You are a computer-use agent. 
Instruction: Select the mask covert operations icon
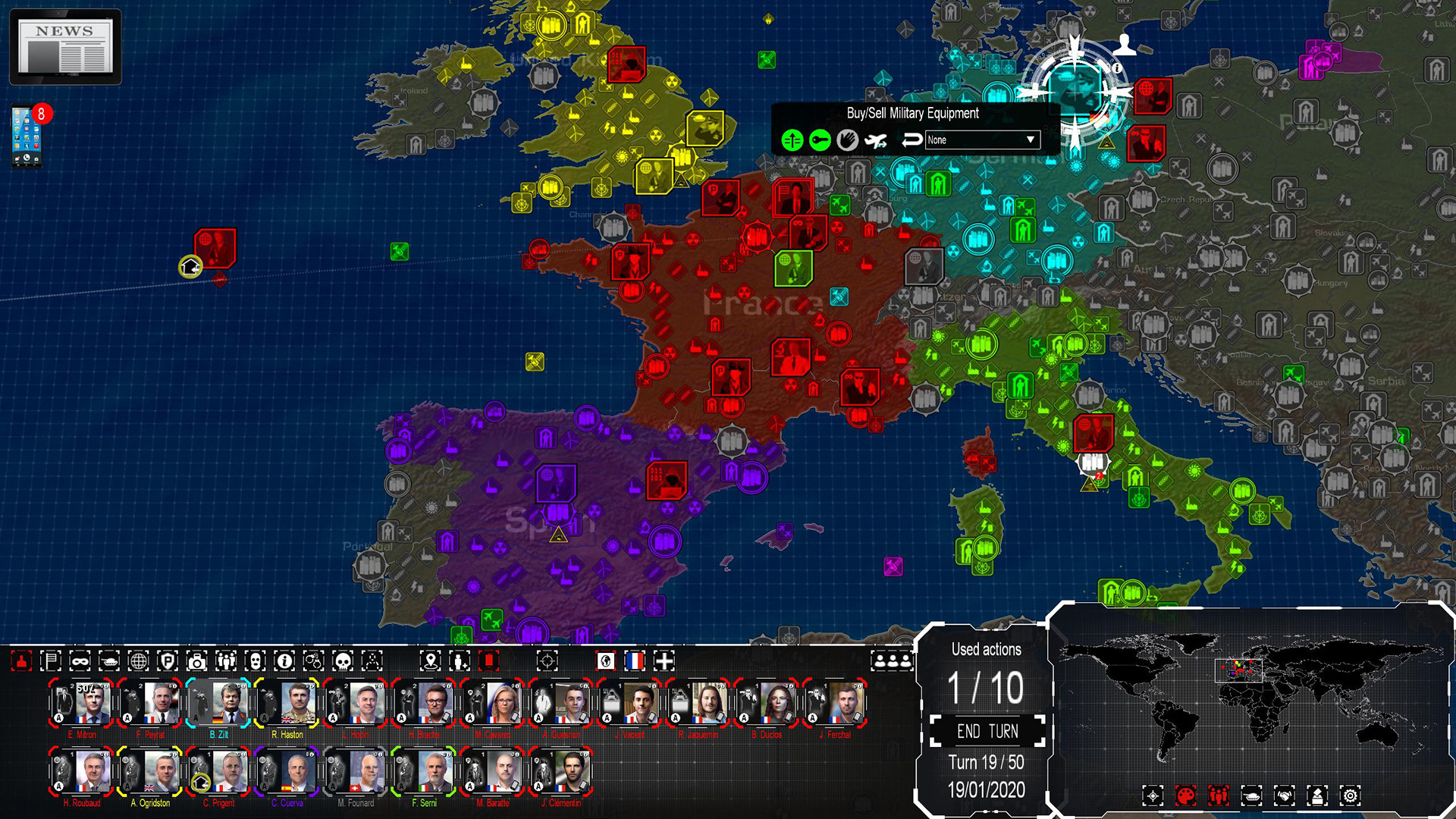tap(81, 661)
